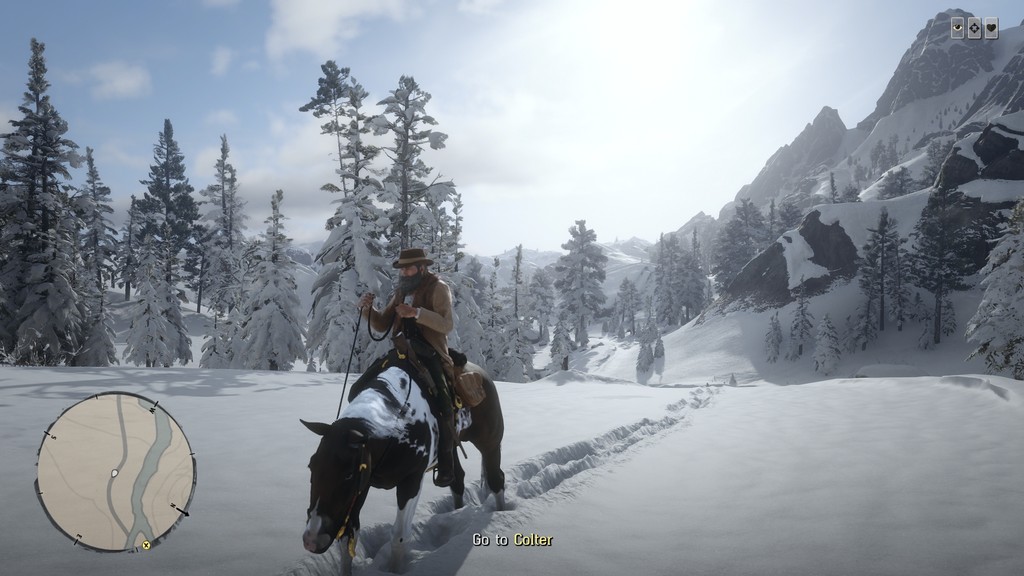
Task: Click the eye card icon
Action: 957,28
